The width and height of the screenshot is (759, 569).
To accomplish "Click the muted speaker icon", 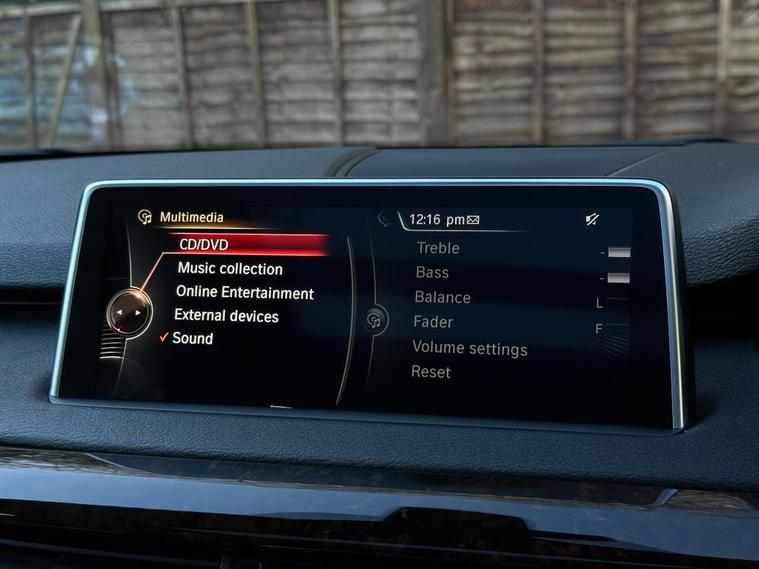I will click(x=592, y=219).
